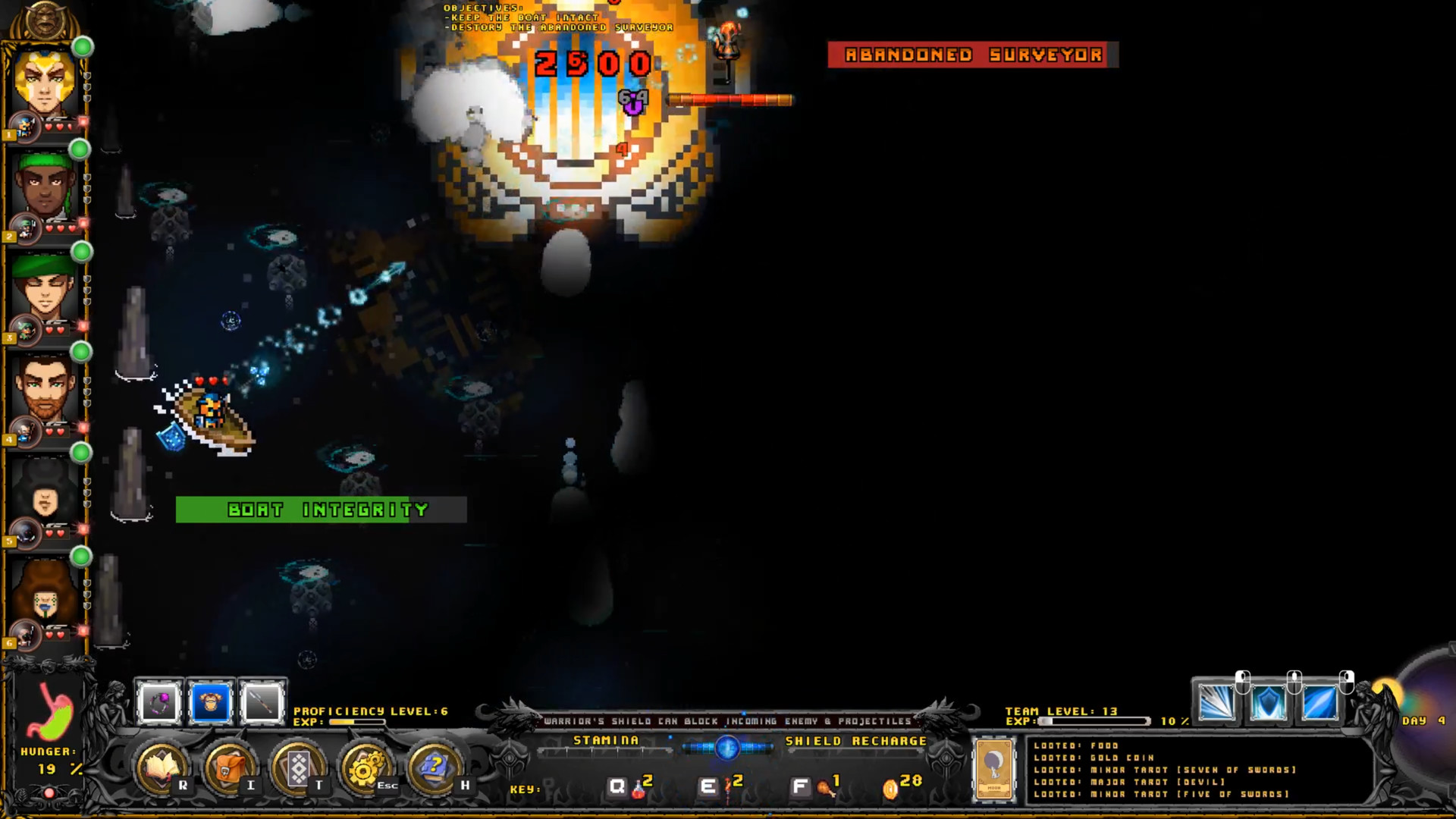Select the black-hooded hero portrait
Image resolution: width=1456 pixels, height=819 pixels.
(45, 493)
